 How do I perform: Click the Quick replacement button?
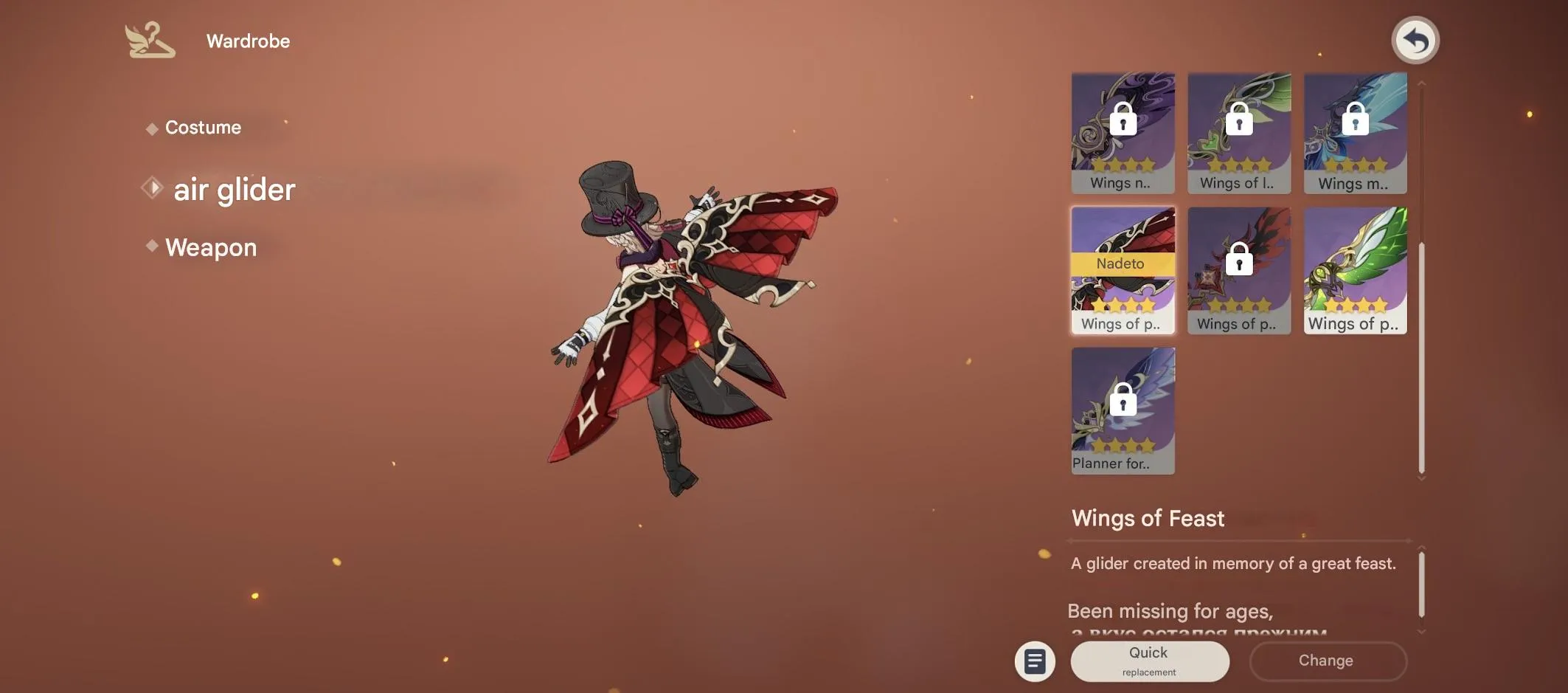click(1150, 661)
